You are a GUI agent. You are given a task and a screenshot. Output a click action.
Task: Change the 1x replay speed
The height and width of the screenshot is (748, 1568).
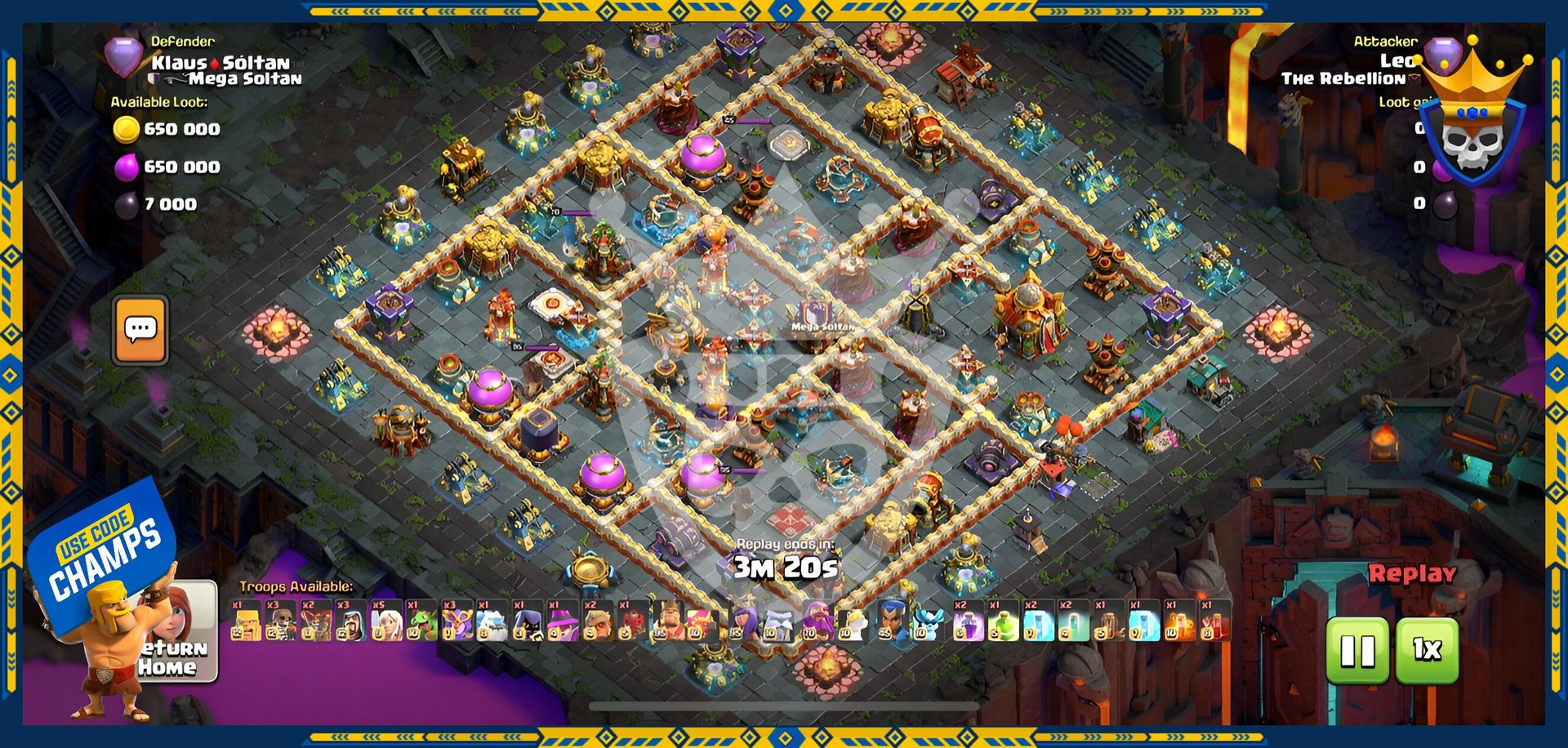point(1427,651)
